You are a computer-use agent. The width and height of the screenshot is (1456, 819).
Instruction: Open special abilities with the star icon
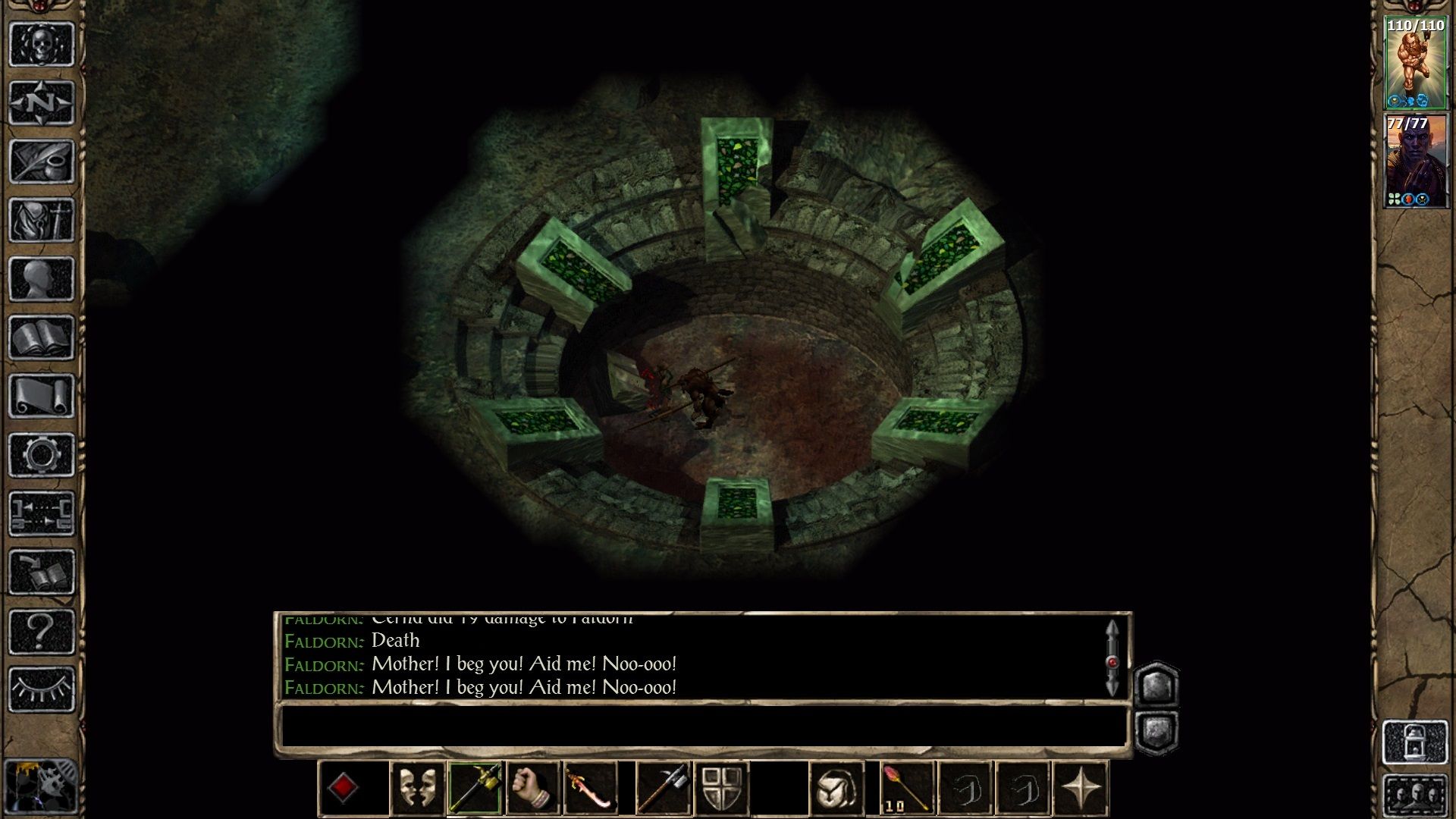[x=1081, y=789]
